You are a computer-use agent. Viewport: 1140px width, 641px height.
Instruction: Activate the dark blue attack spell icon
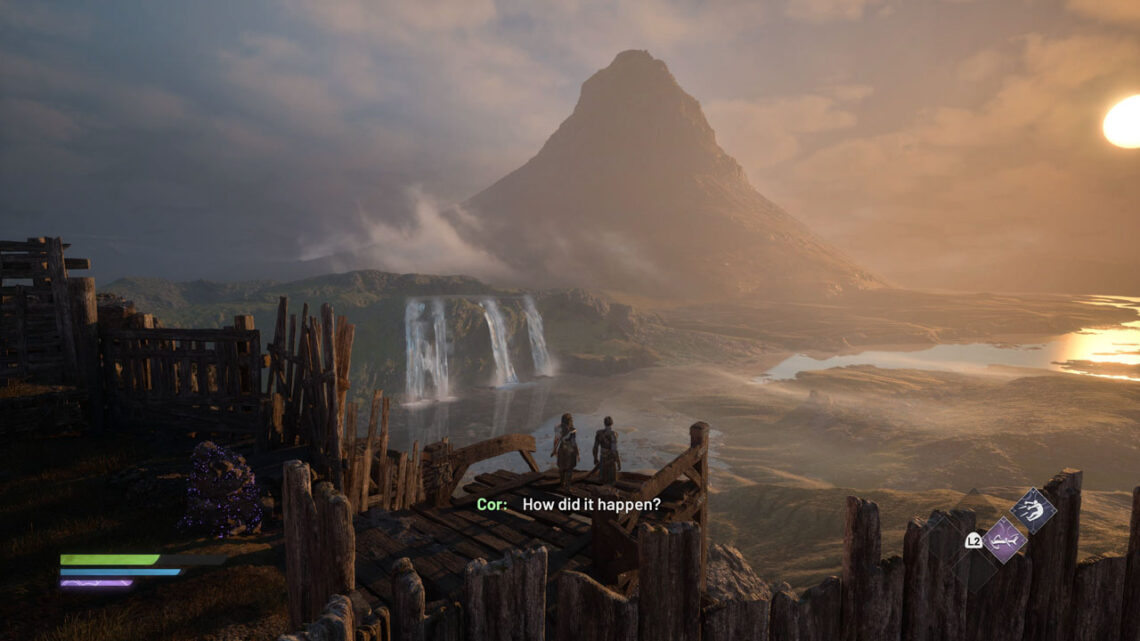pyautogui.click(x=1032, y=511)
